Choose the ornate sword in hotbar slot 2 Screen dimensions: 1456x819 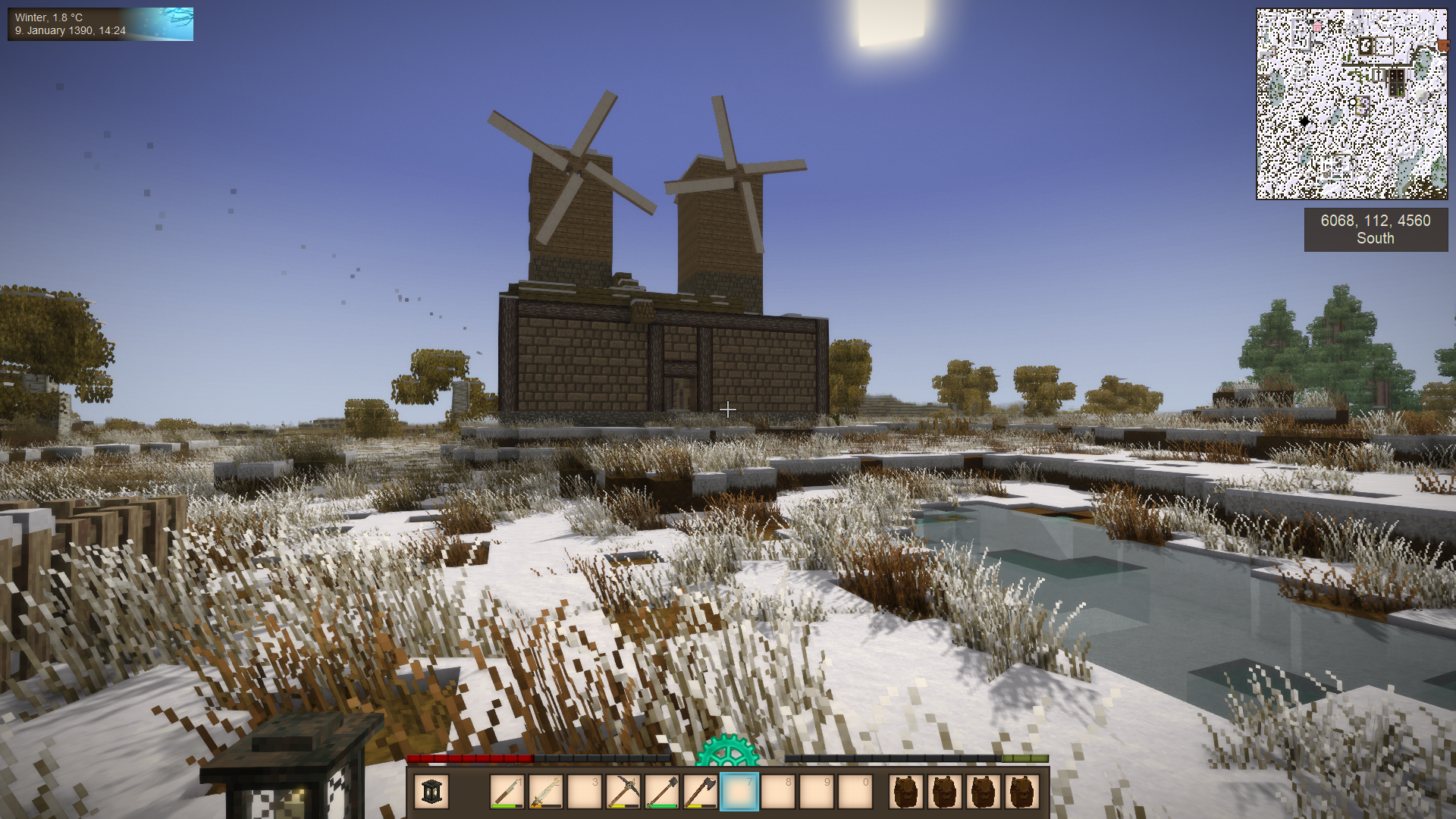(x=546, y=792)
